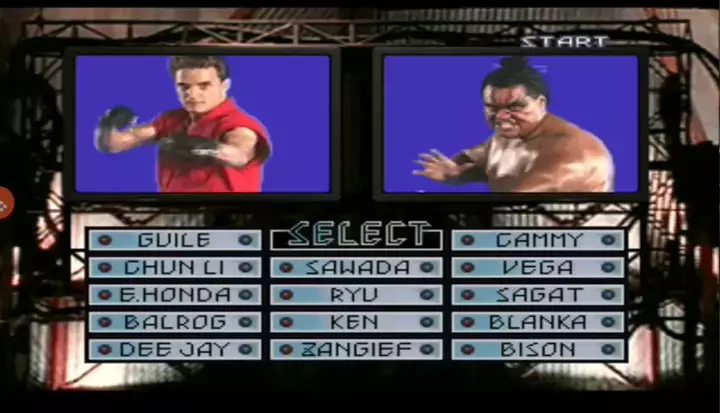The image size is (720, 413).
Task: Choose Blanka from the roster
Action: click(x=538, y=322)
